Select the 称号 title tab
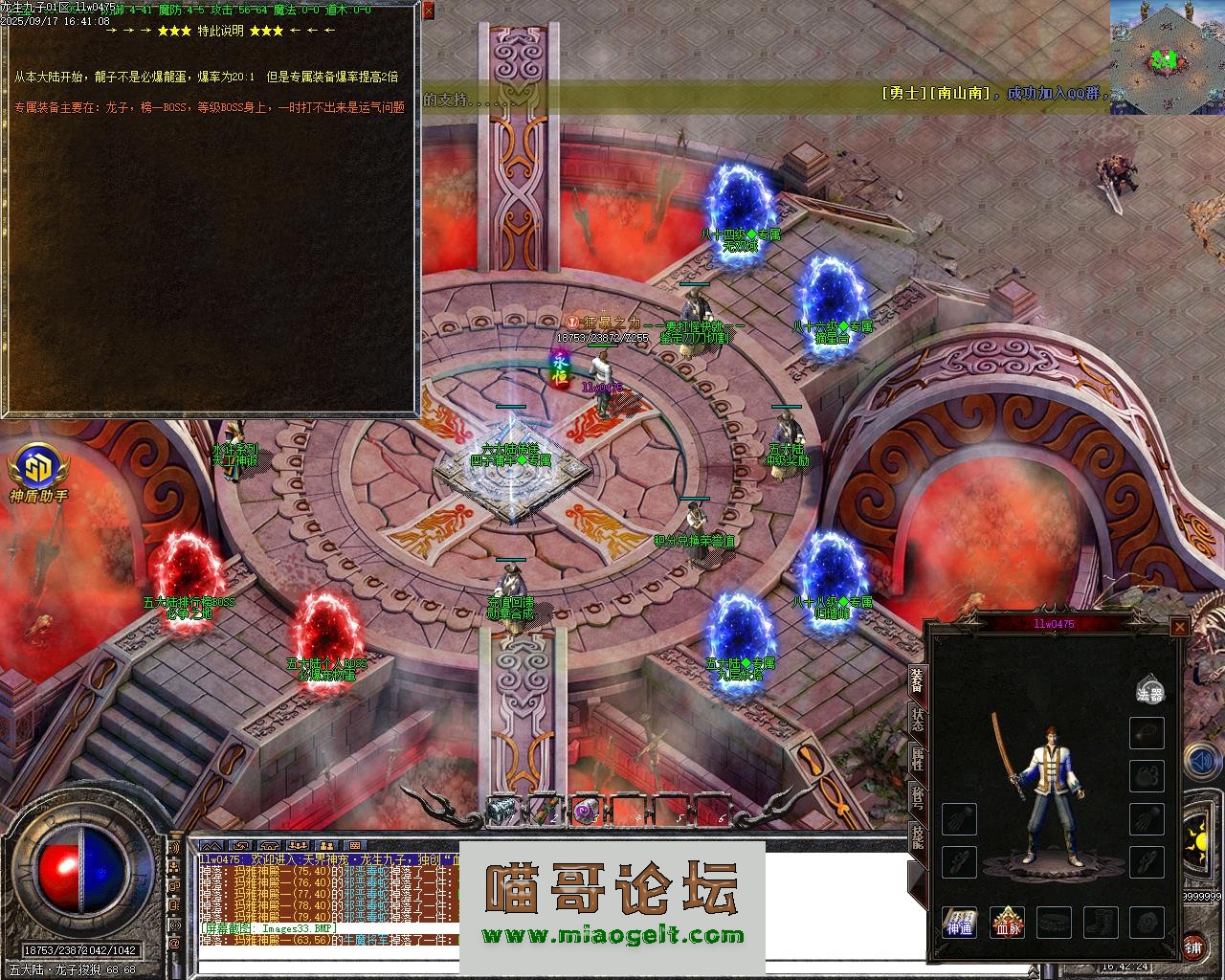1225x980 pixels. 917,799
